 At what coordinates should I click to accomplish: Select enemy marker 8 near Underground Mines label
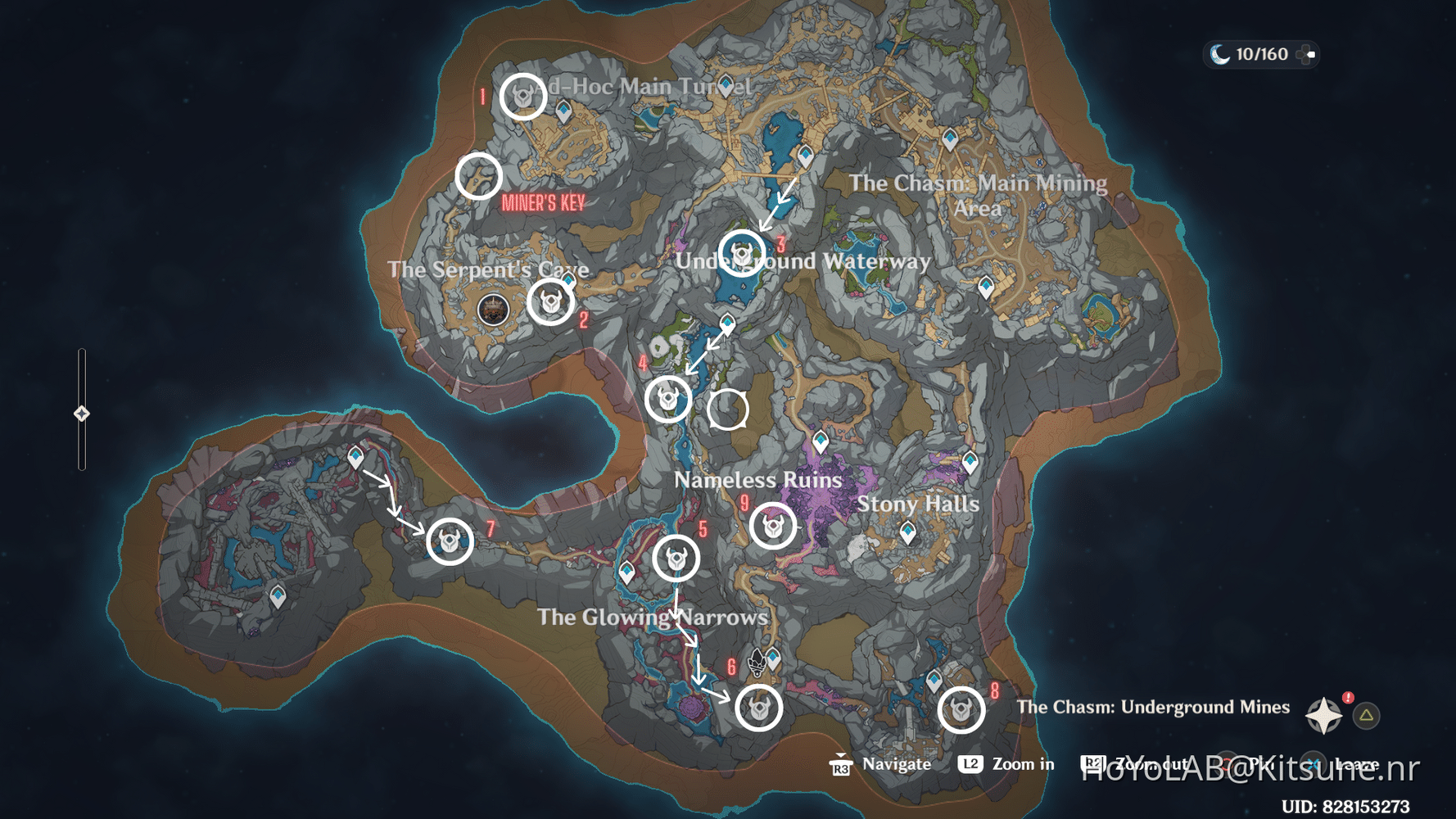tap(962, 709)
